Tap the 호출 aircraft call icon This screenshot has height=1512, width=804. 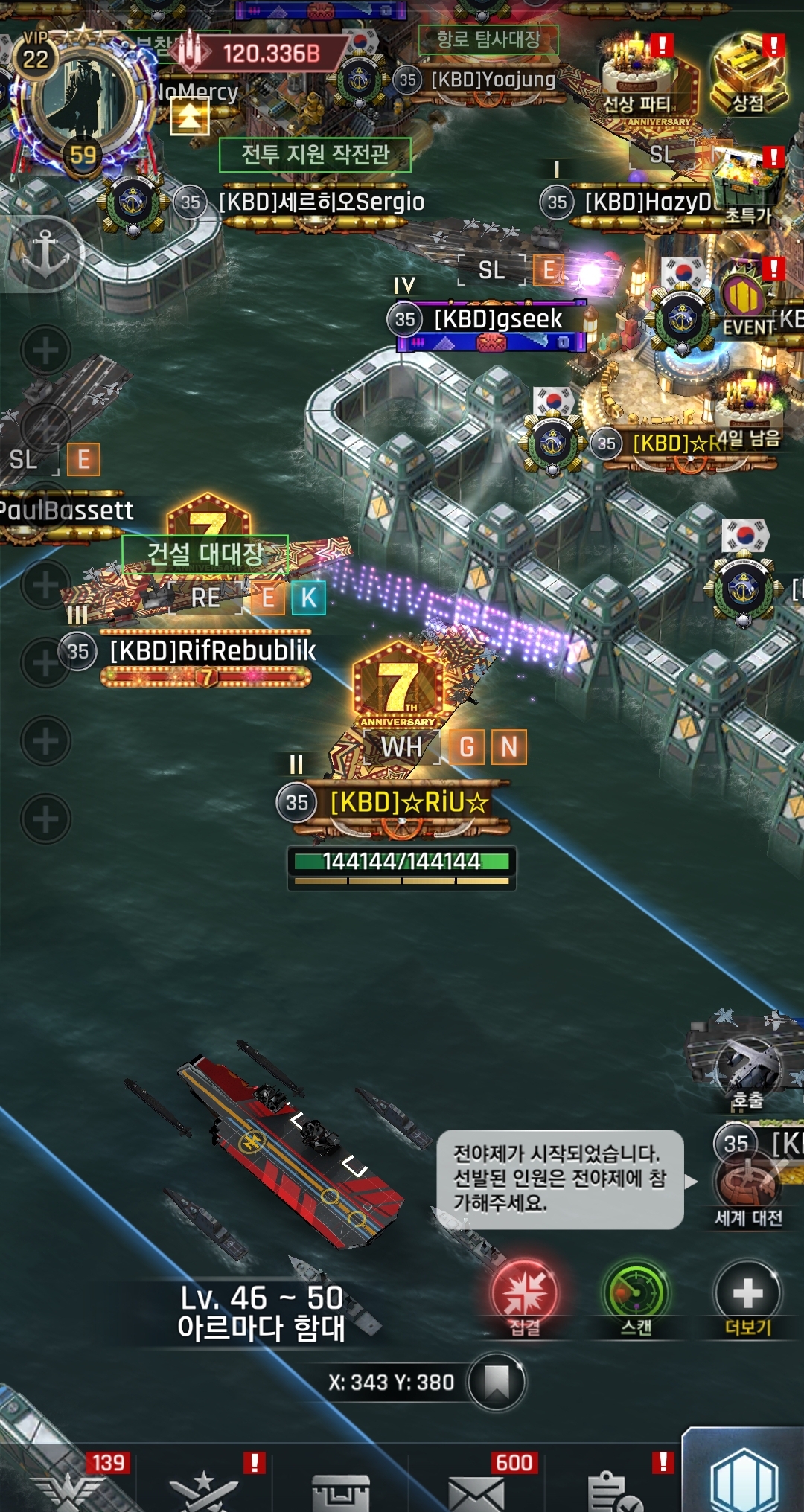(747, 1064)
